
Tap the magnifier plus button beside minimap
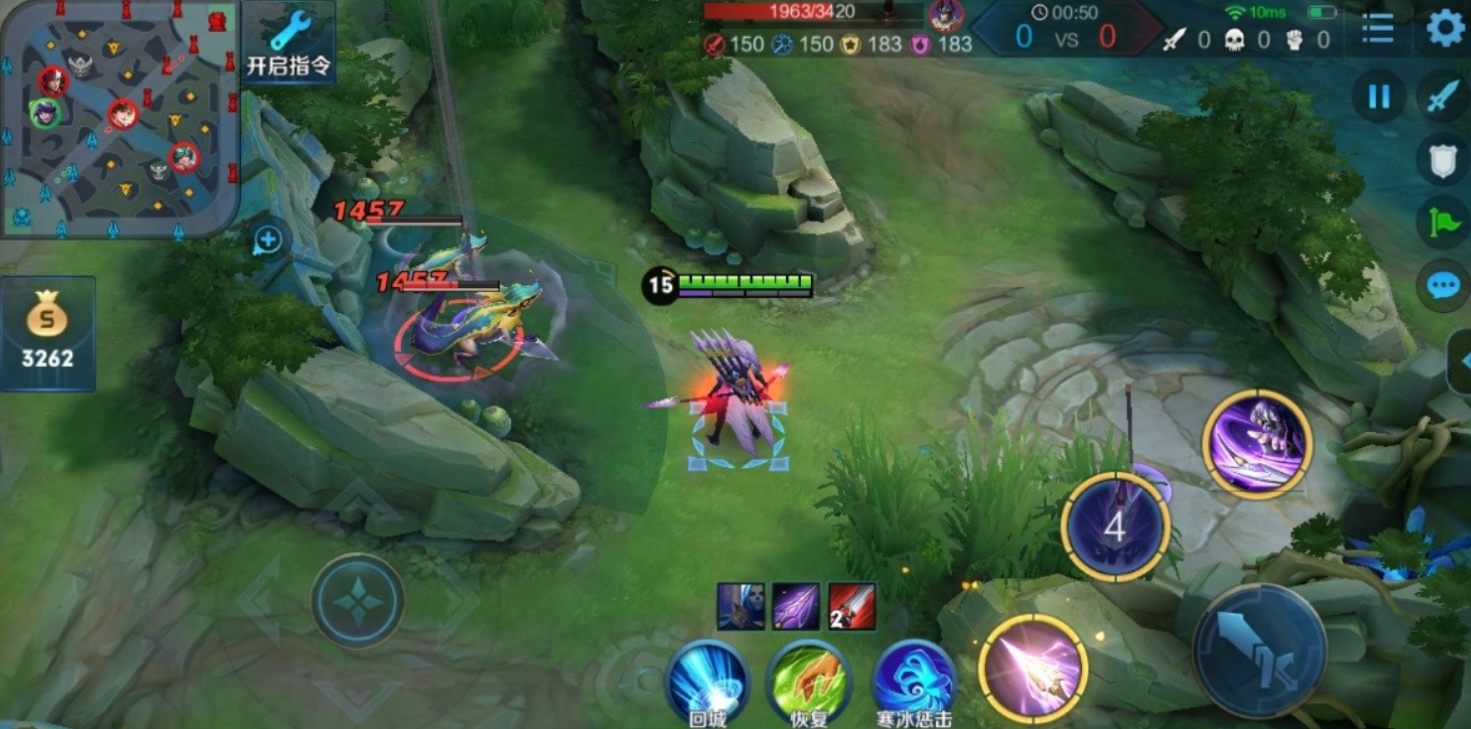coord(268,240)
